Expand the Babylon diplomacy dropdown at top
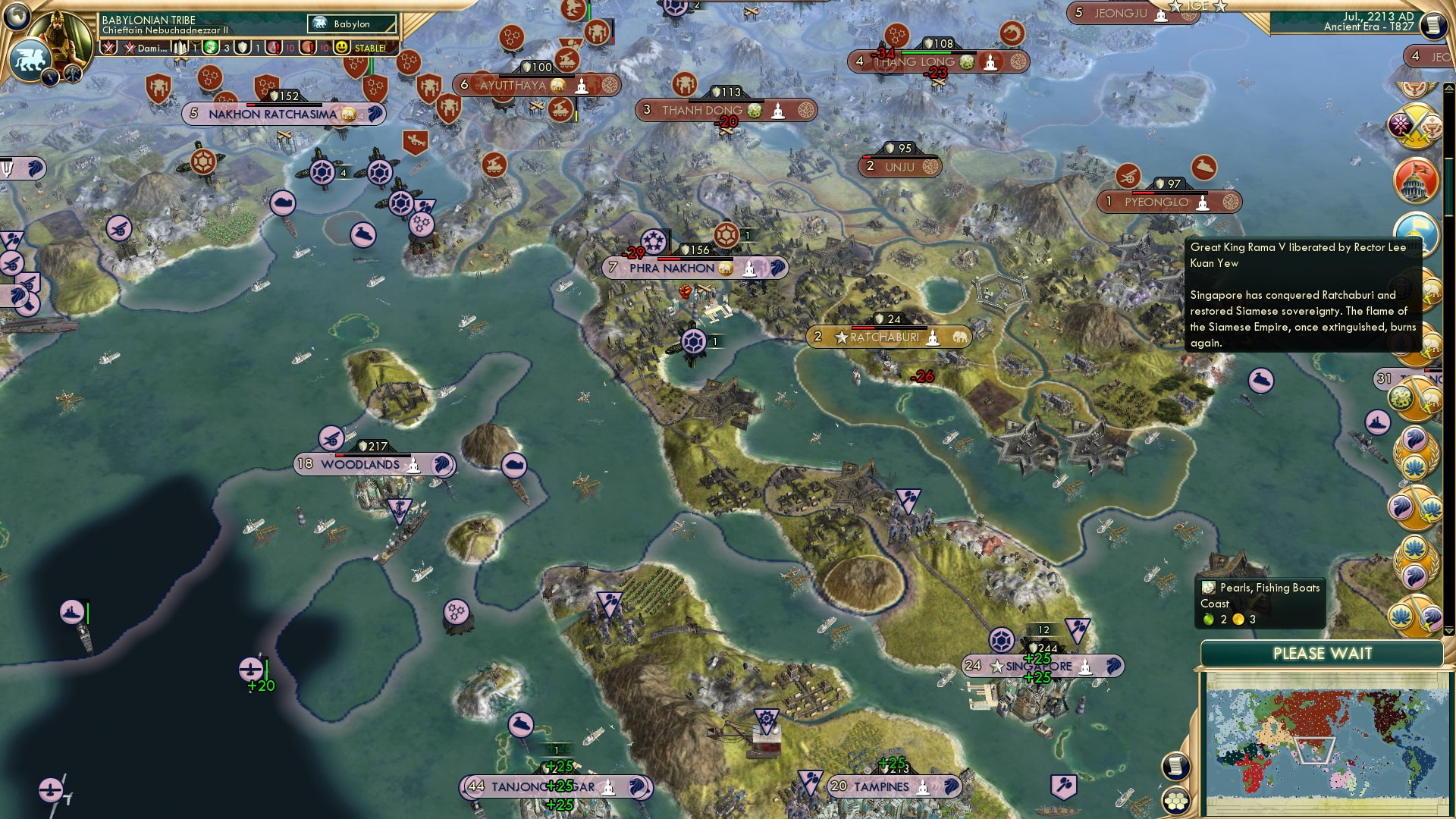 pyautogui.click(x=351, y=24)
